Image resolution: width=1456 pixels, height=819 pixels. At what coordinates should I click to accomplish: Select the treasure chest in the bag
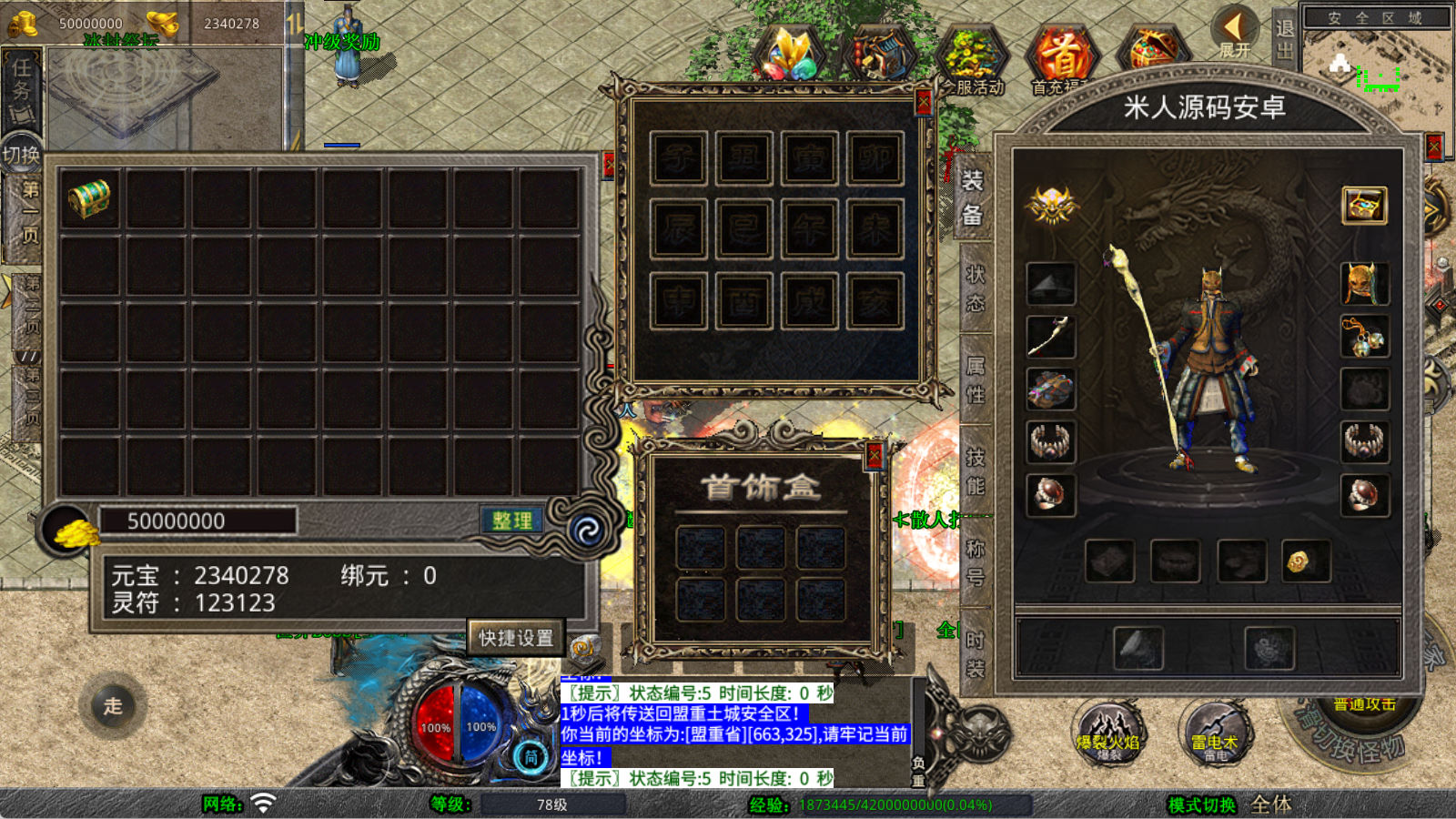point(89,198)
